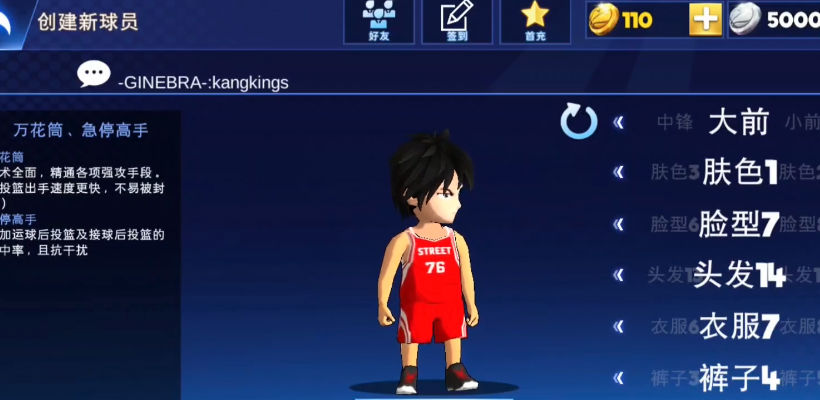The width and height of the screenshot is (820, 400).
Task: Select the 中锋 center position
Action: [x=674, y=123]
